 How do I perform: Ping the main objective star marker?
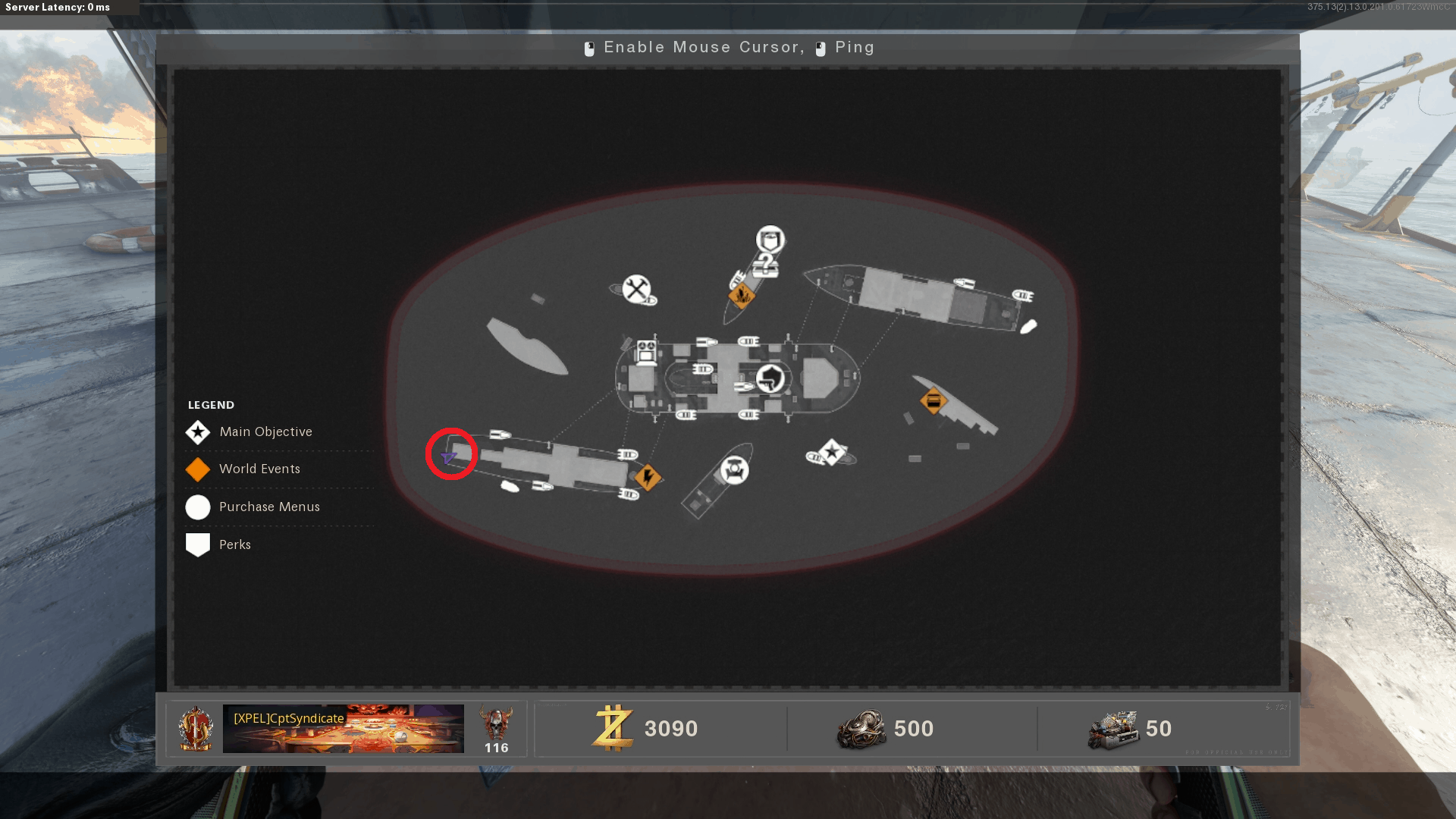coord(832,453)
